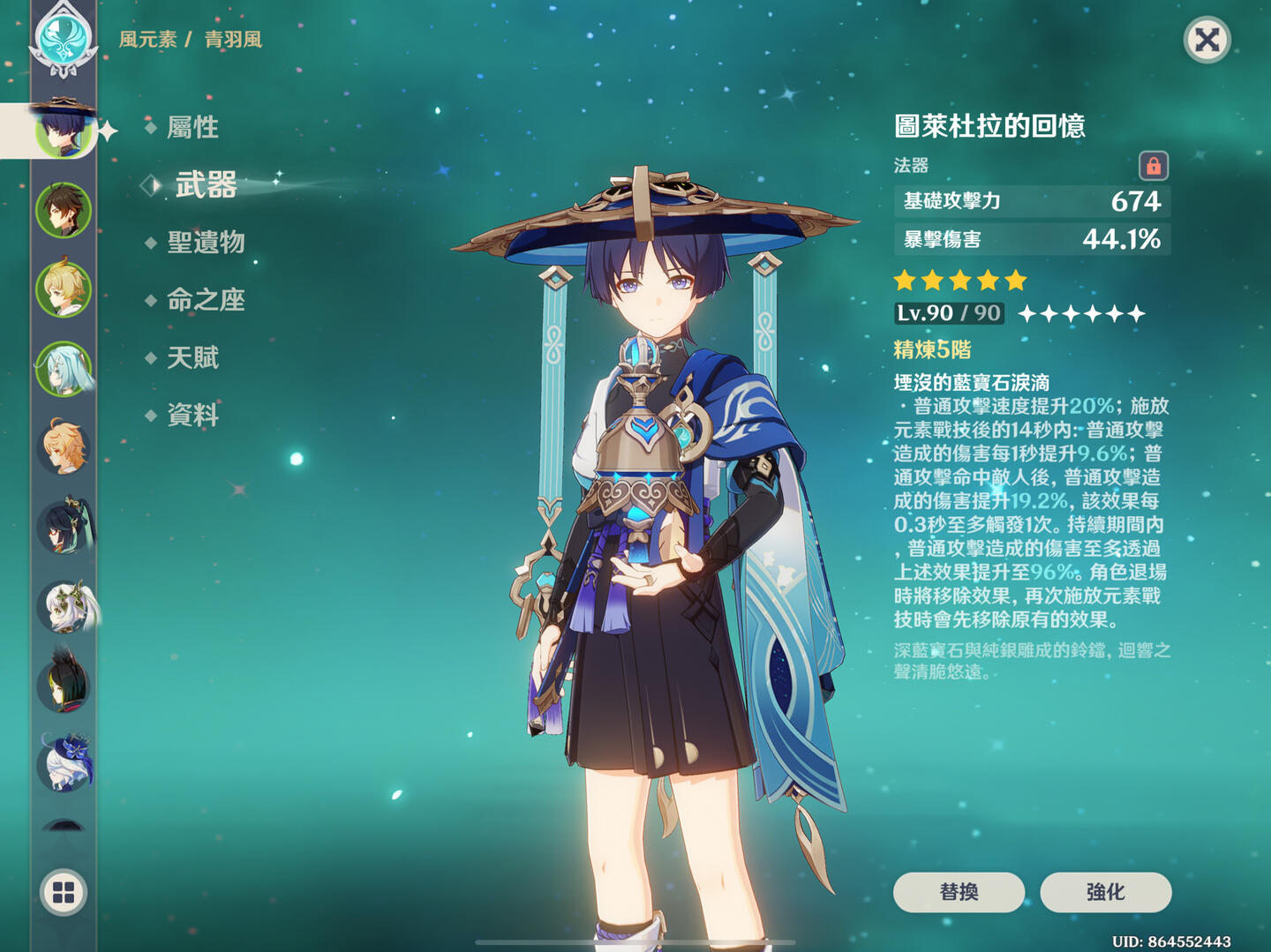This screenshot has height=952, width=1271.
Task: Open the 聖遺物 artifacts section
Action: point(206,243)
